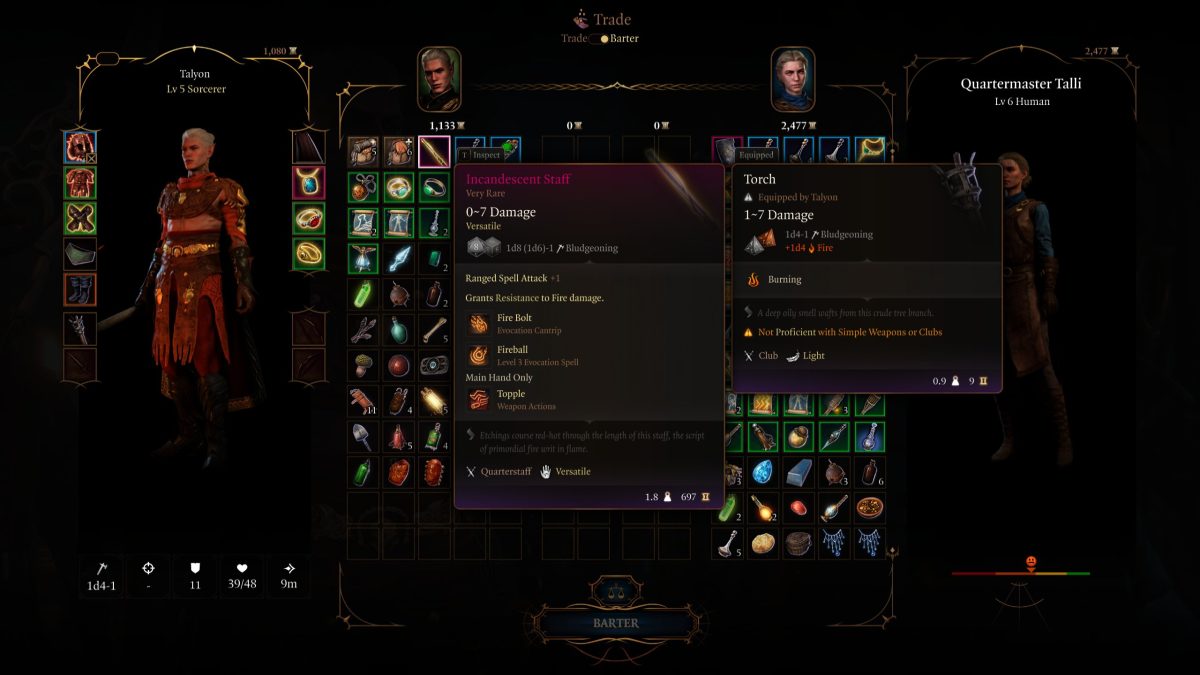Click the equipped torch weapon slot
This screenshot has width=1200, height=675.
click(x=79, y=328)
